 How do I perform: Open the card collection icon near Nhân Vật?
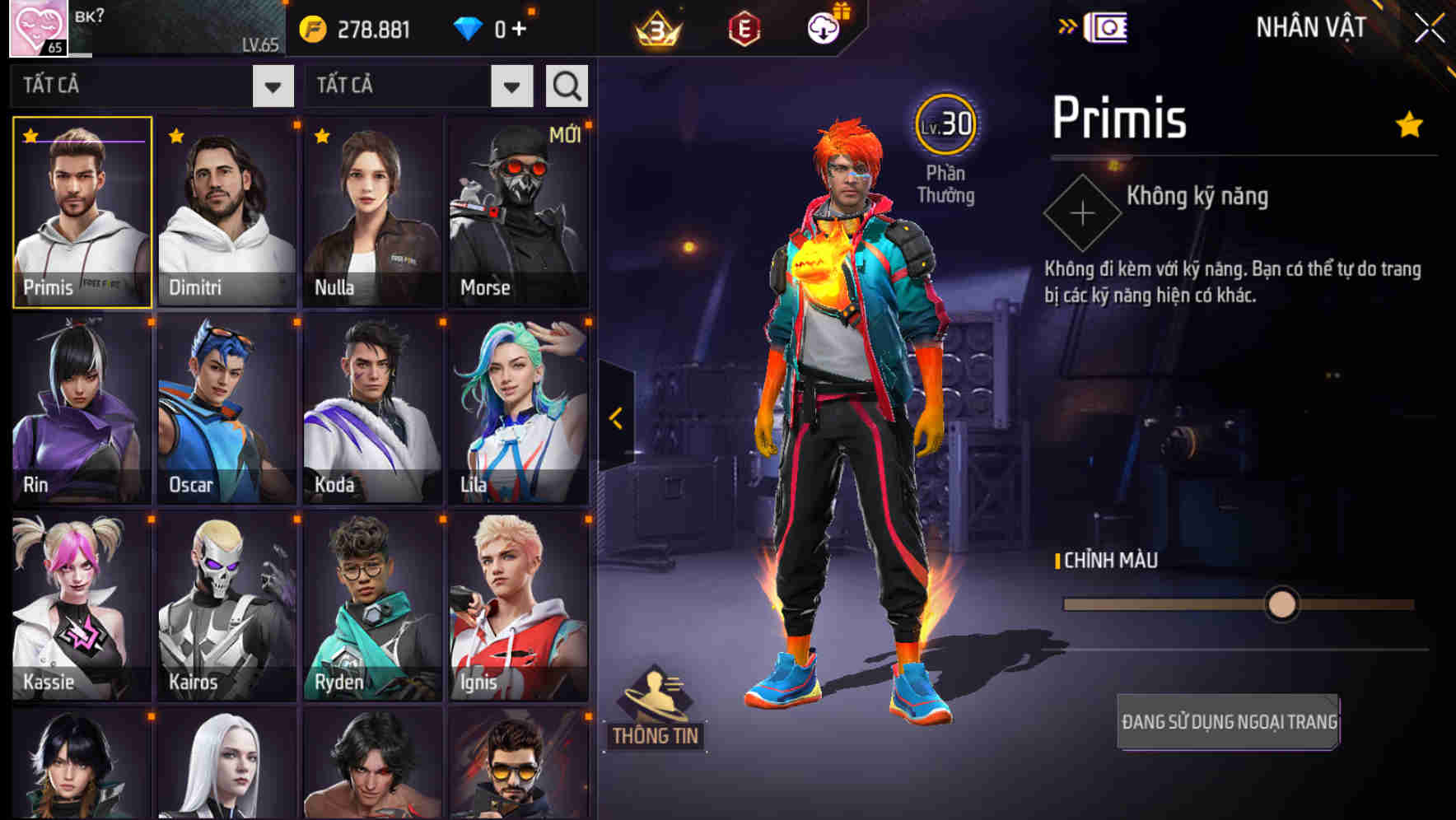coord(1108,26)
